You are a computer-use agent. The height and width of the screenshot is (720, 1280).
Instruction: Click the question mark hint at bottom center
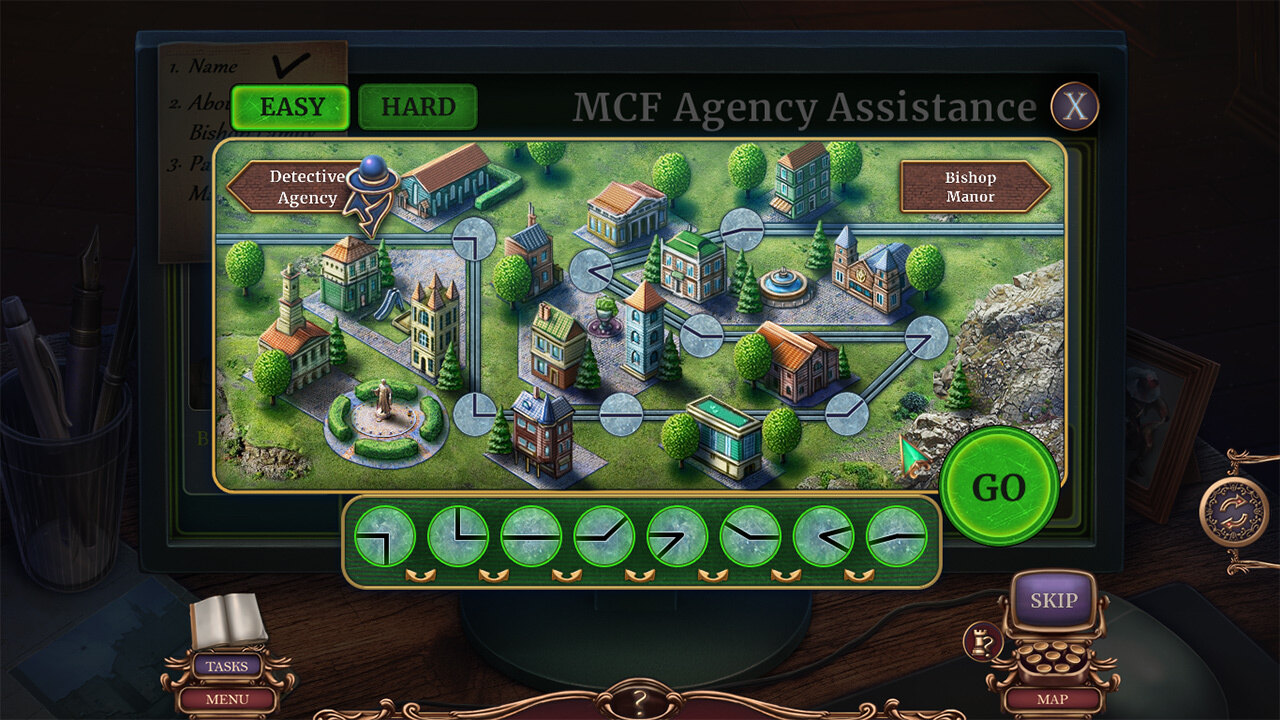(640, 702)
